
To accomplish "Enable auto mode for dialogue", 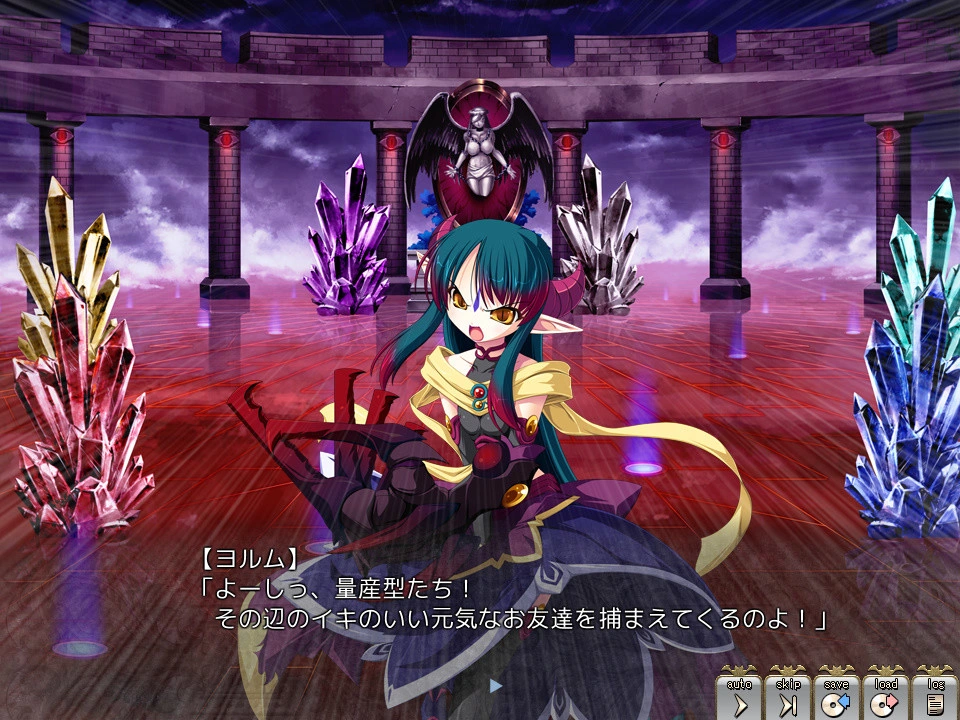I will point(739,697).
